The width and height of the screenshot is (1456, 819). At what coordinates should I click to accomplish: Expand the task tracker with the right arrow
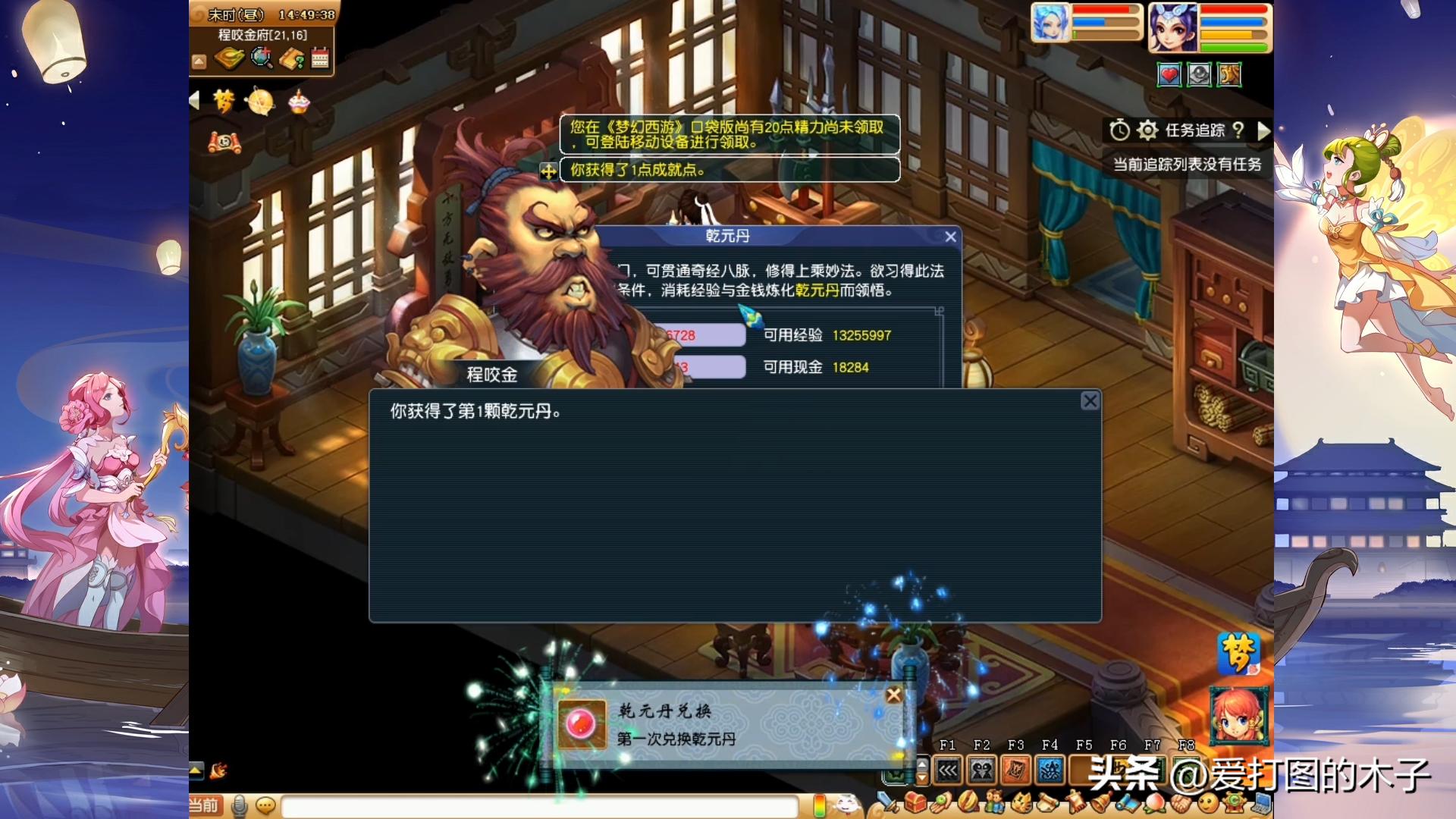(x=1264, y=130)
